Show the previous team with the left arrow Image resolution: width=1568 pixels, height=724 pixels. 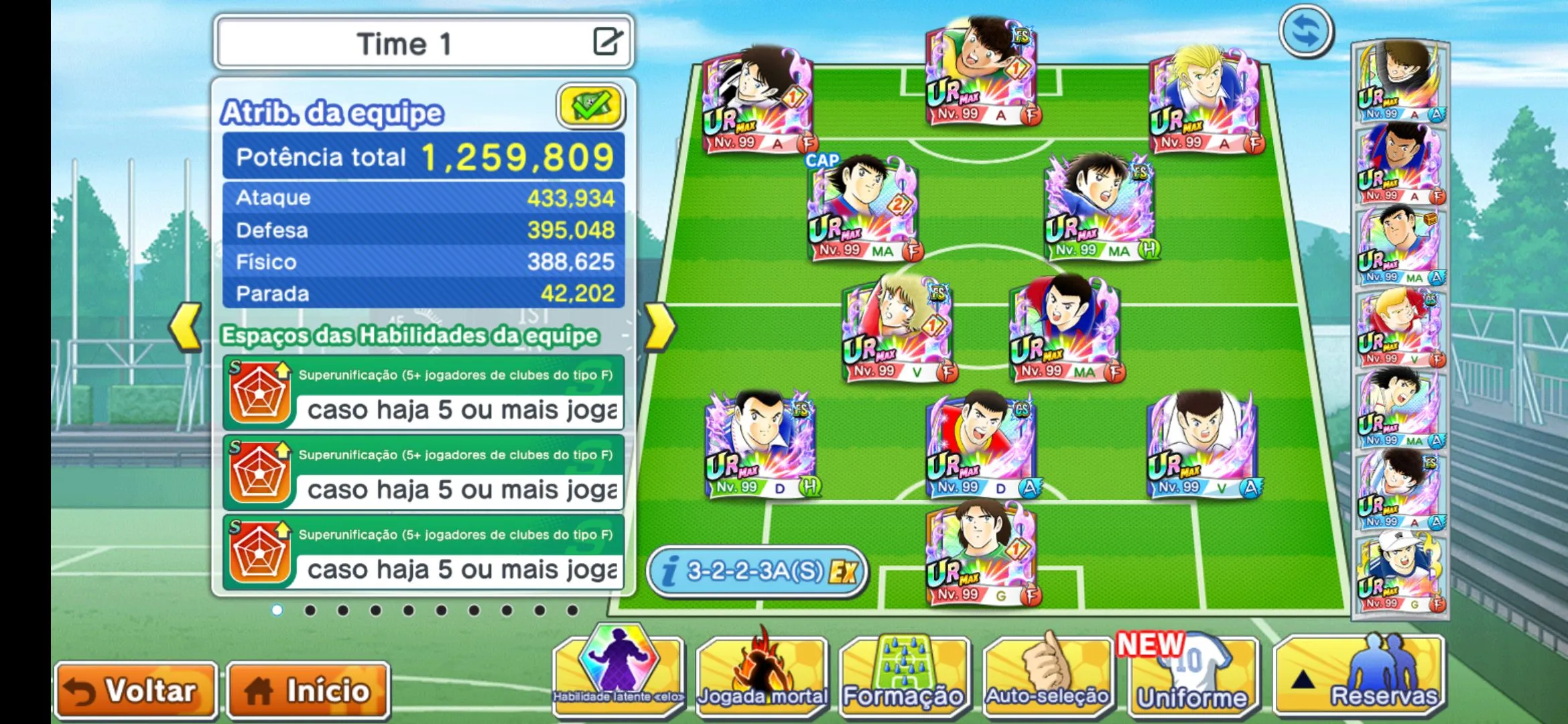coord(186,327)
